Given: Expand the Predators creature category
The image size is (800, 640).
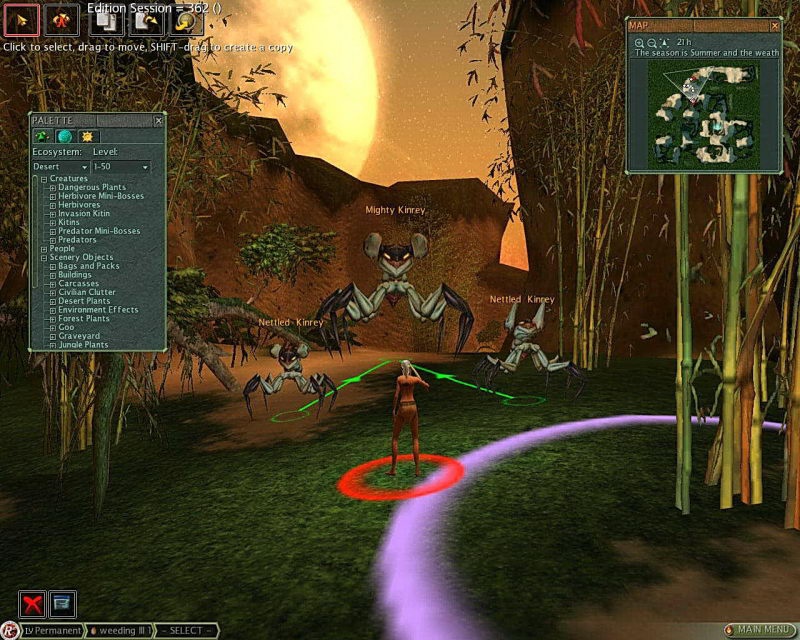Looking at the screenshot, I should 53,240.
